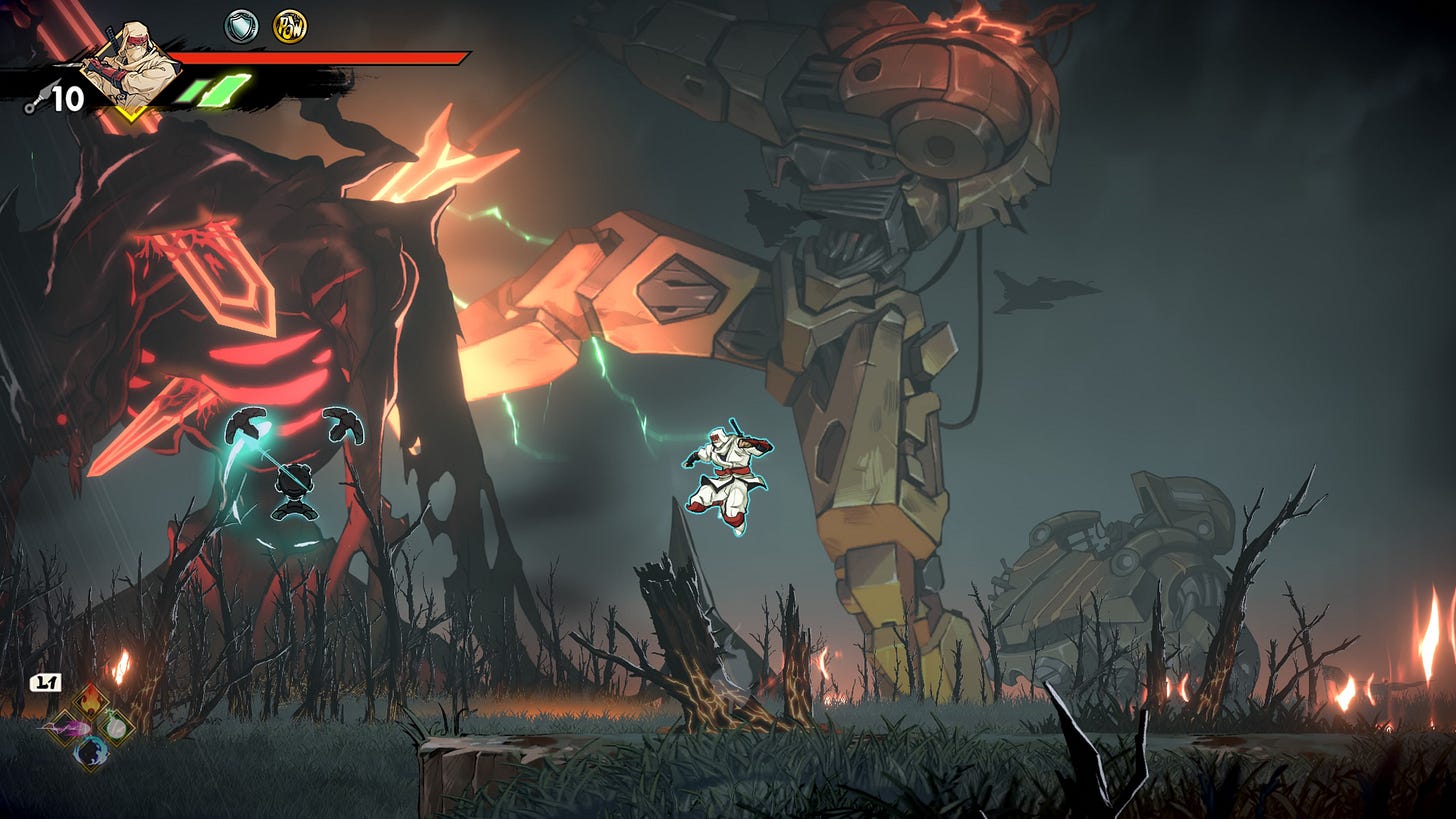Activate the purple lightning dash ninpo
The image size is (1456, 819).
coord(64,727)
